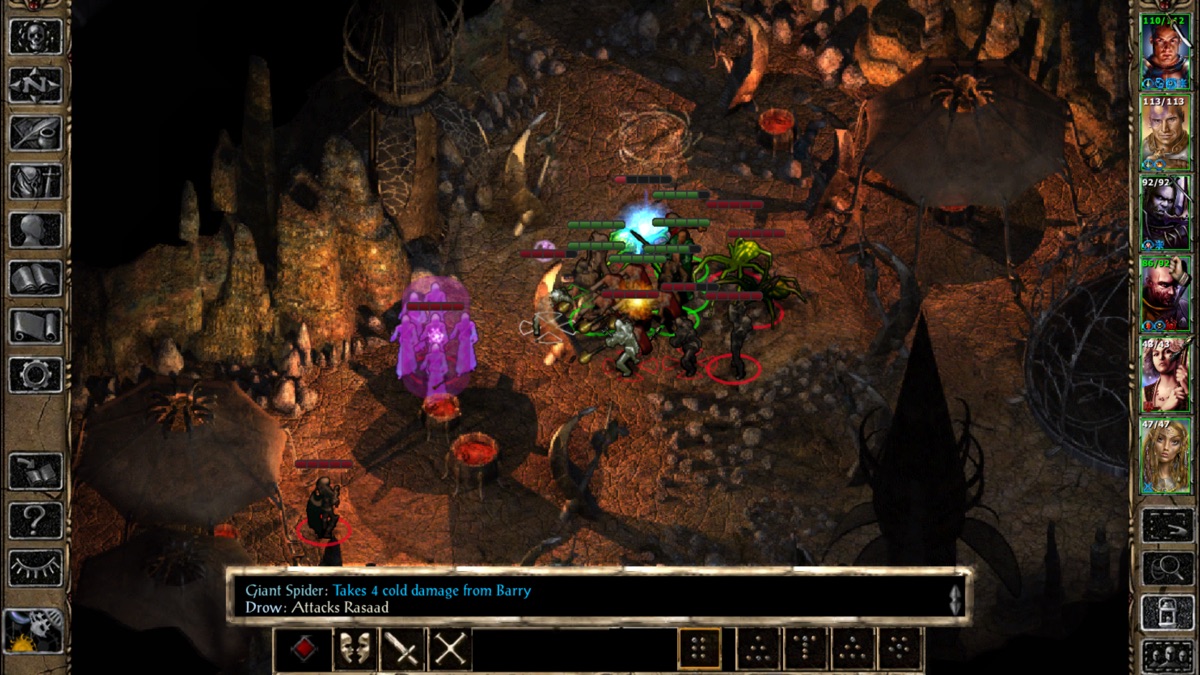Open the journal with the quill icon
The height and width of the screenshot is (675, 1200).
pyautogui.click(x=36, y=133)
